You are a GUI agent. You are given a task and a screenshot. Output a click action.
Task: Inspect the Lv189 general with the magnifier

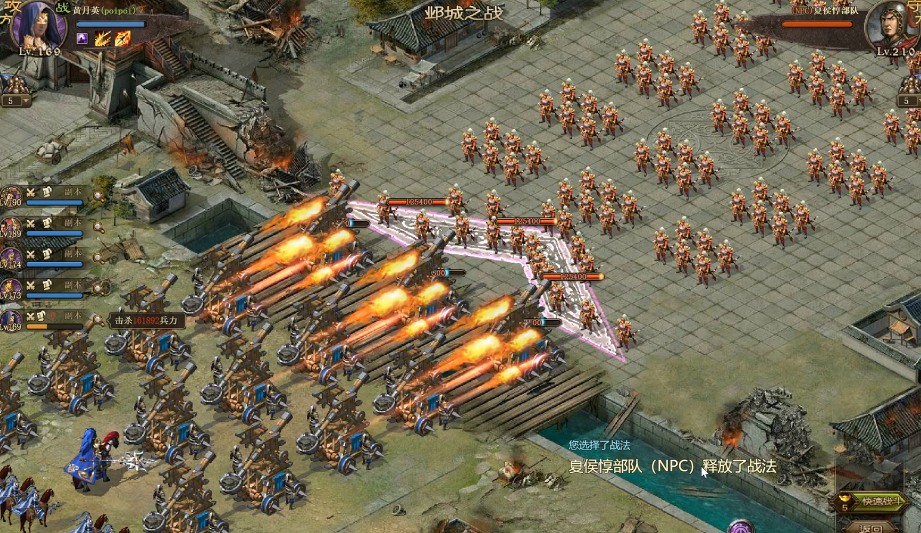tap(97, 226)
